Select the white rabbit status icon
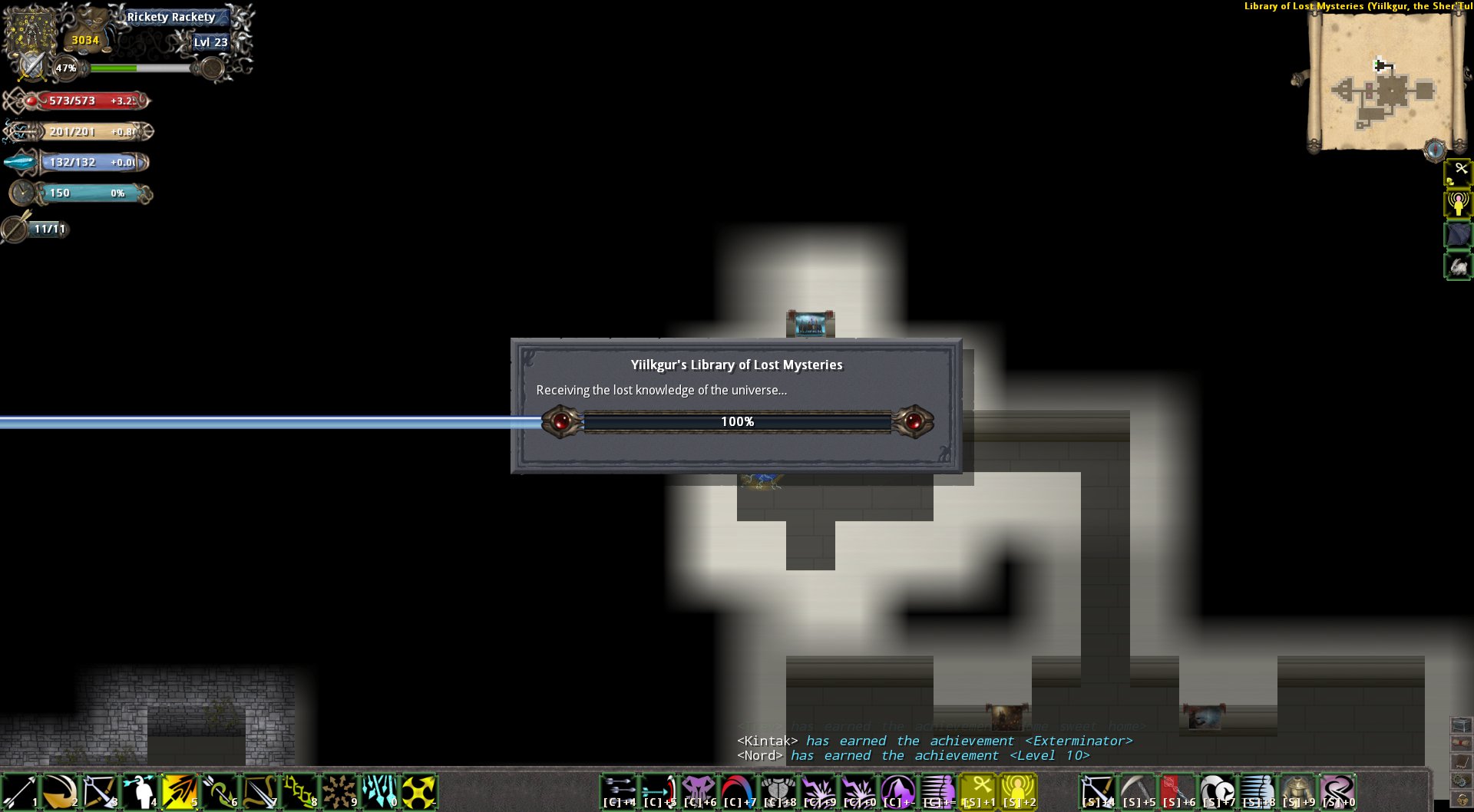This screenshot has width=1474, height=812. click(x=1458, y=266)
